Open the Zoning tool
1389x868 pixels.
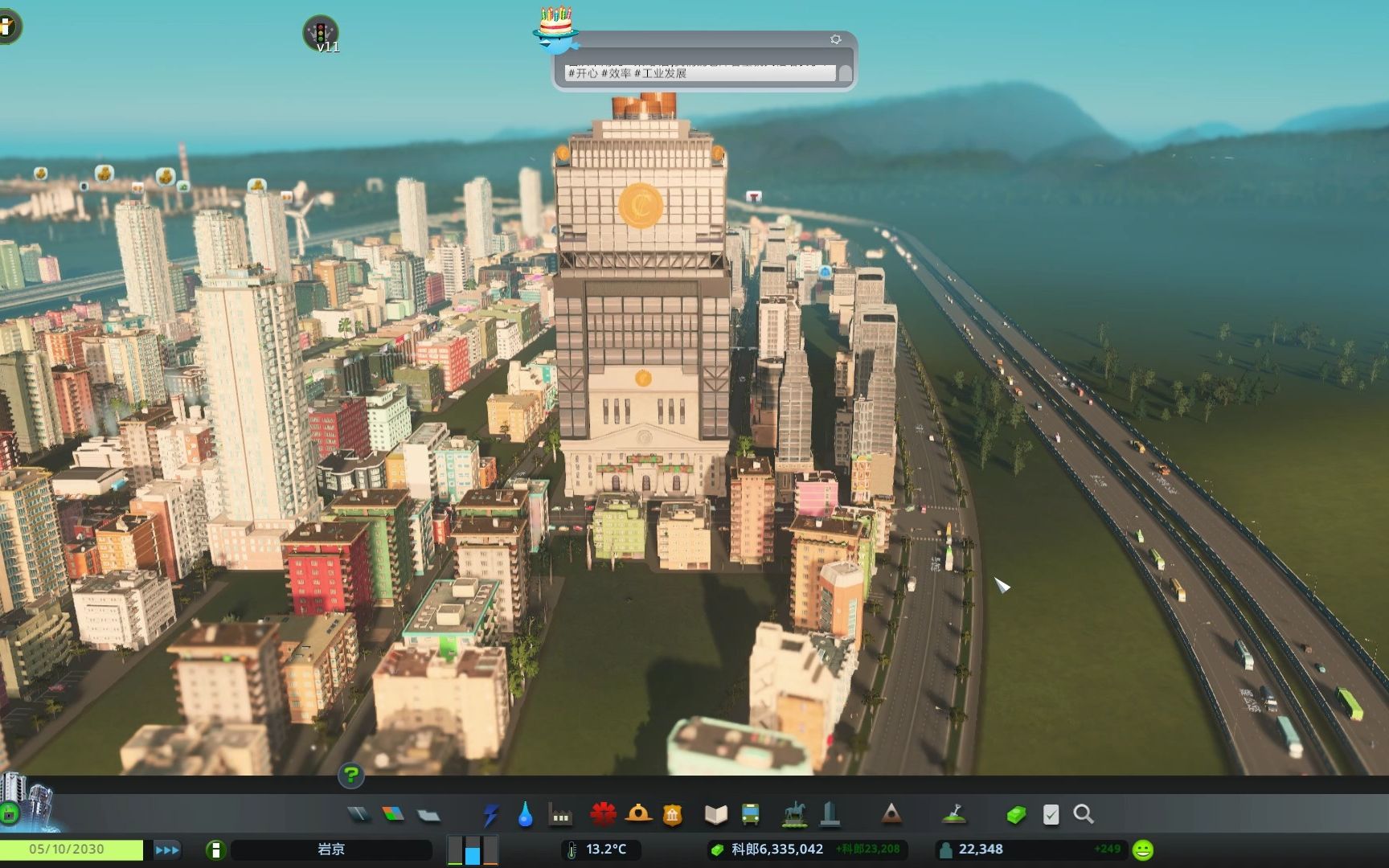[x=393, y=815]
